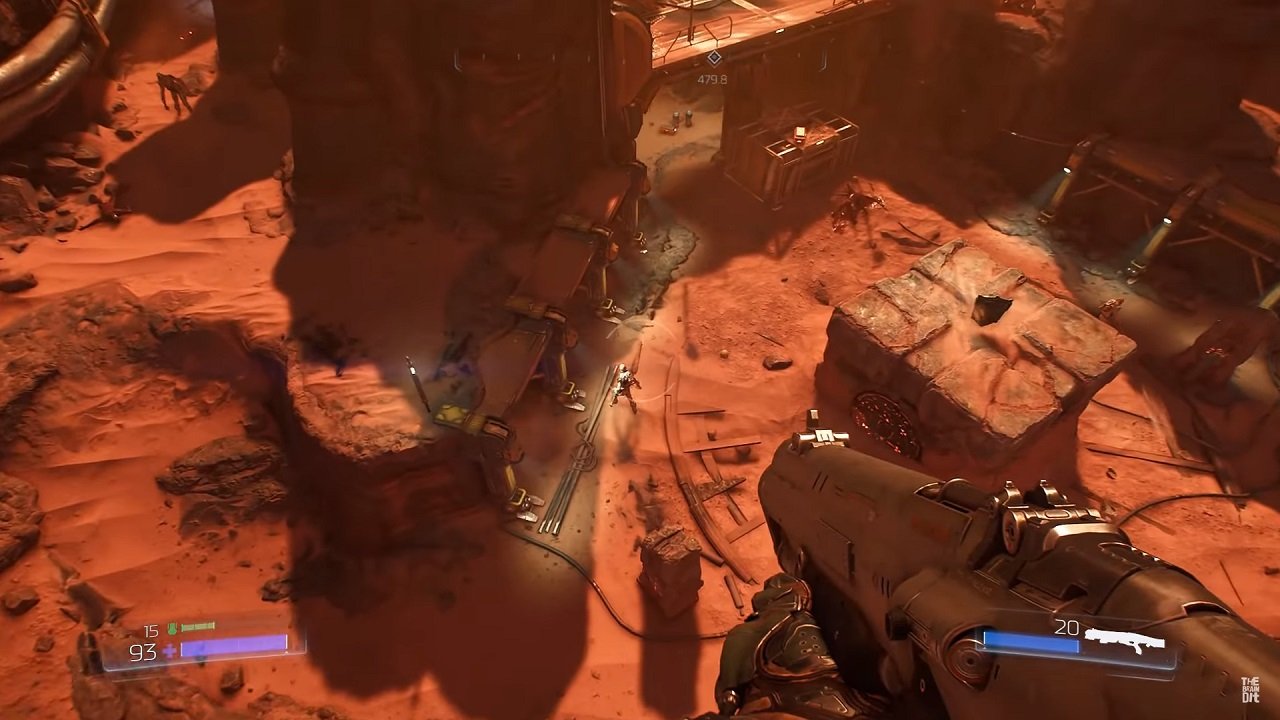Image resolution: width=1280 pixels, height=720 pixels.
Task: Click the purple health bar
Action: (235, 647)
